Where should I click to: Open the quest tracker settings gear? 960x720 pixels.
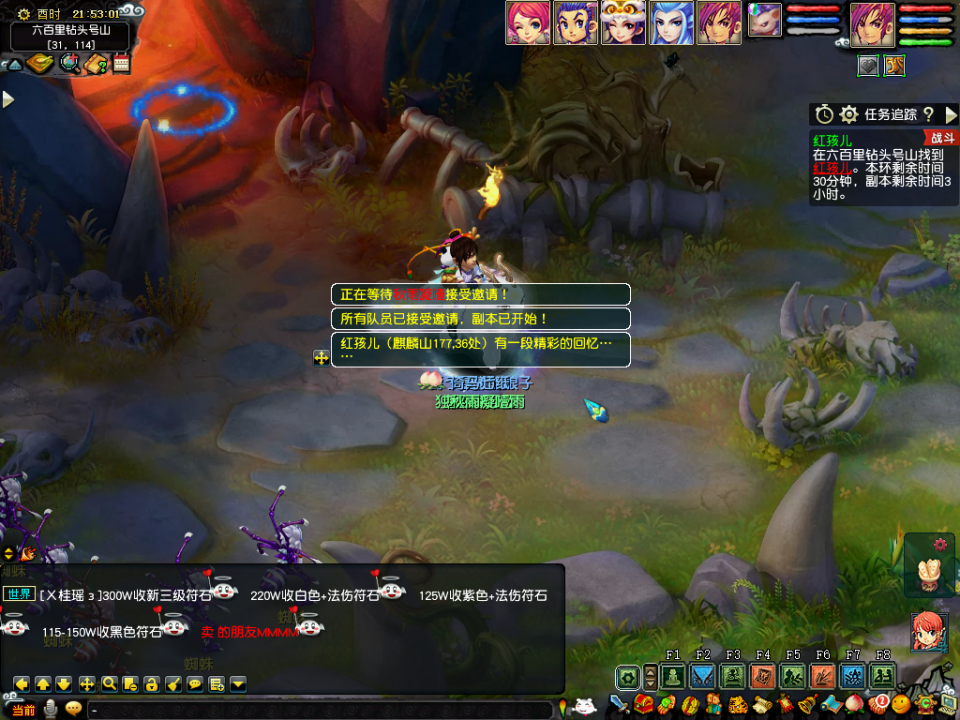click(849, 114)
